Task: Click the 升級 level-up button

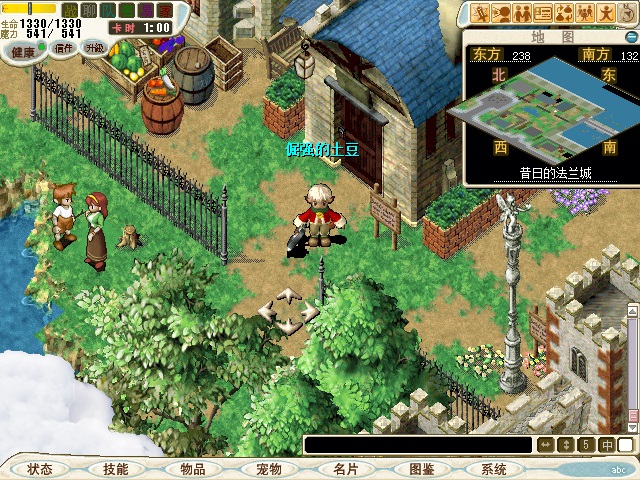Action: [94, 47]
